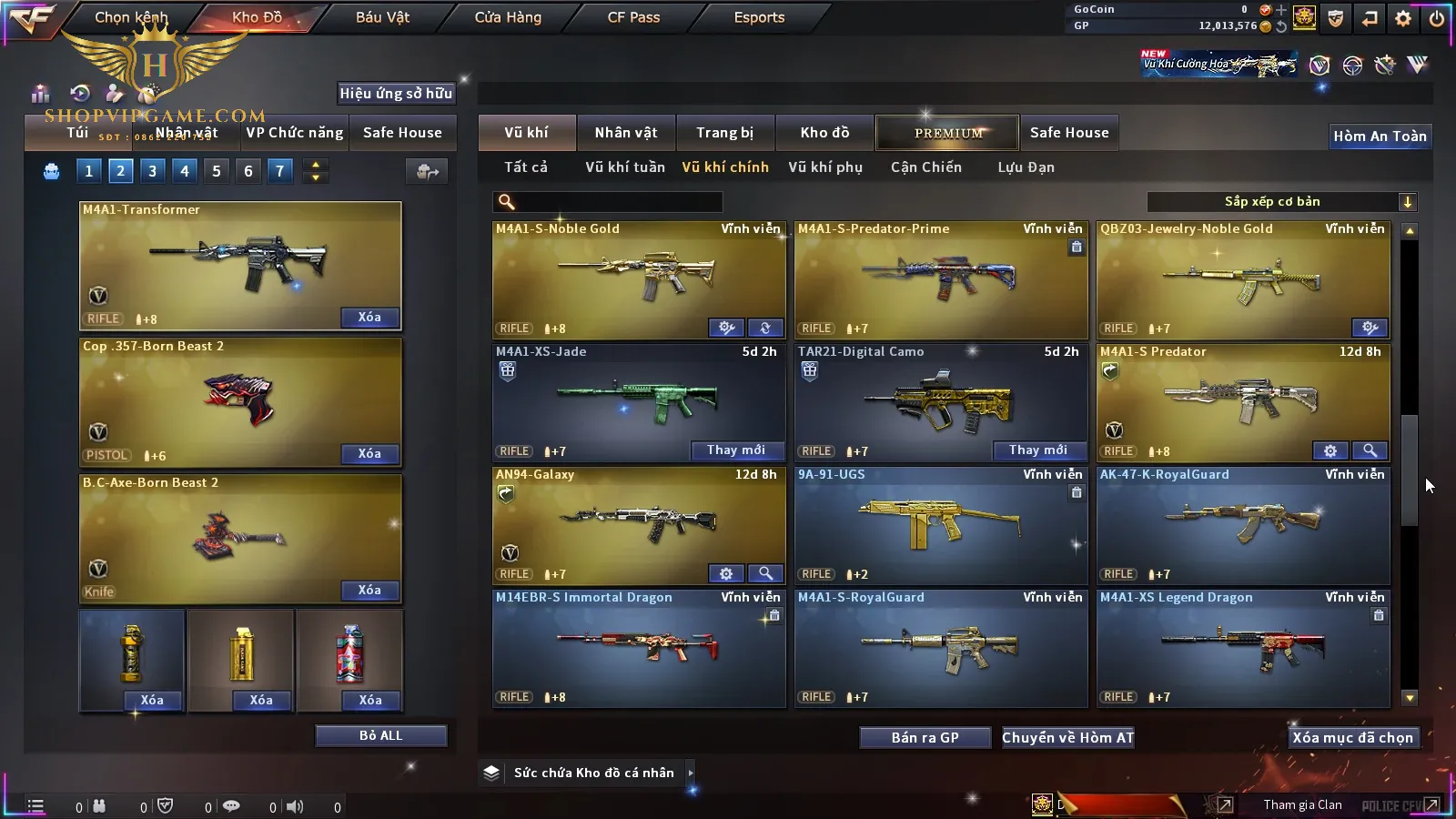Viewport: 1456px width, 819px height.
Task: Pick the AK-47-K-RoyalGuard weapon tile
Action: click(1243, 523)
